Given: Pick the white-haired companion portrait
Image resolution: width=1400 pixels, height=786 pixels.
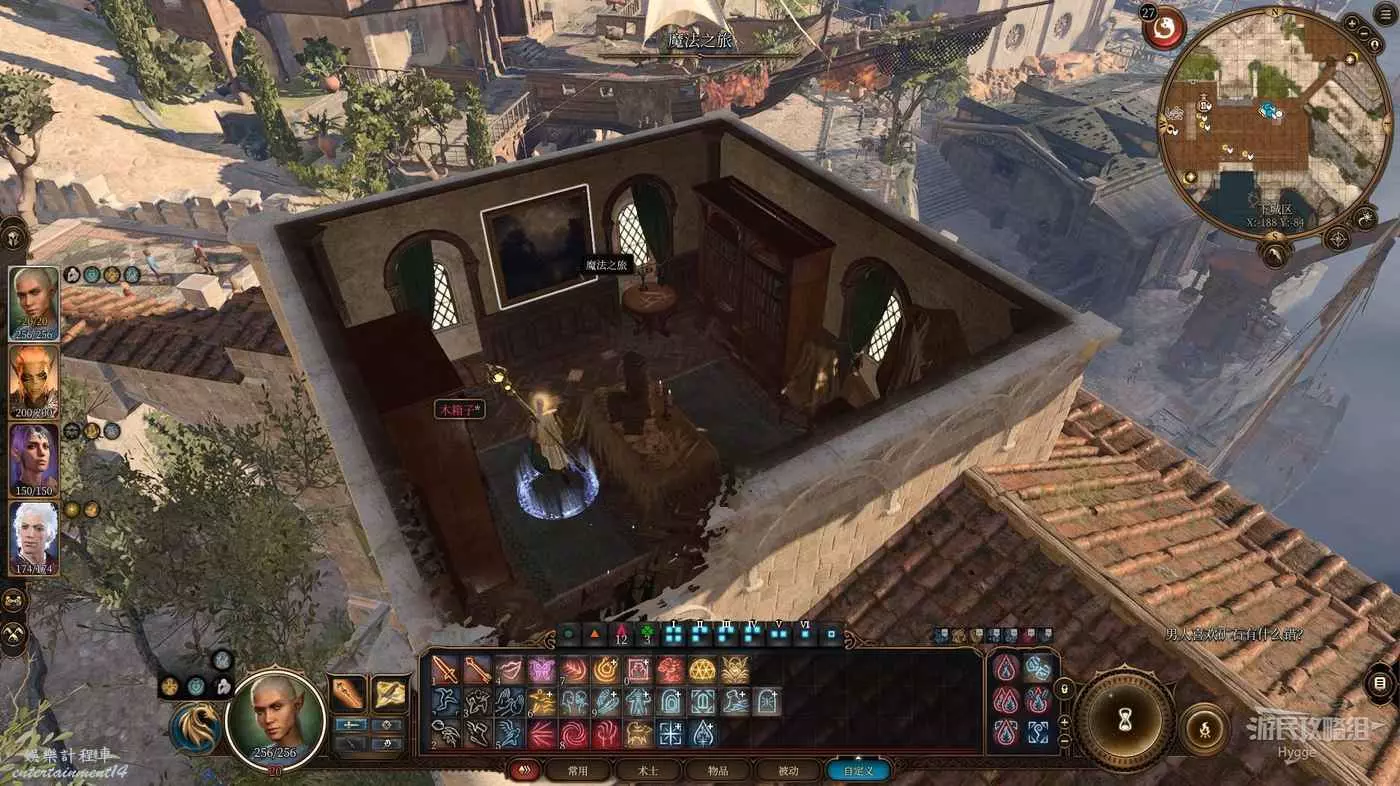Looking at the screenshot, I should (x=34, y=538).
